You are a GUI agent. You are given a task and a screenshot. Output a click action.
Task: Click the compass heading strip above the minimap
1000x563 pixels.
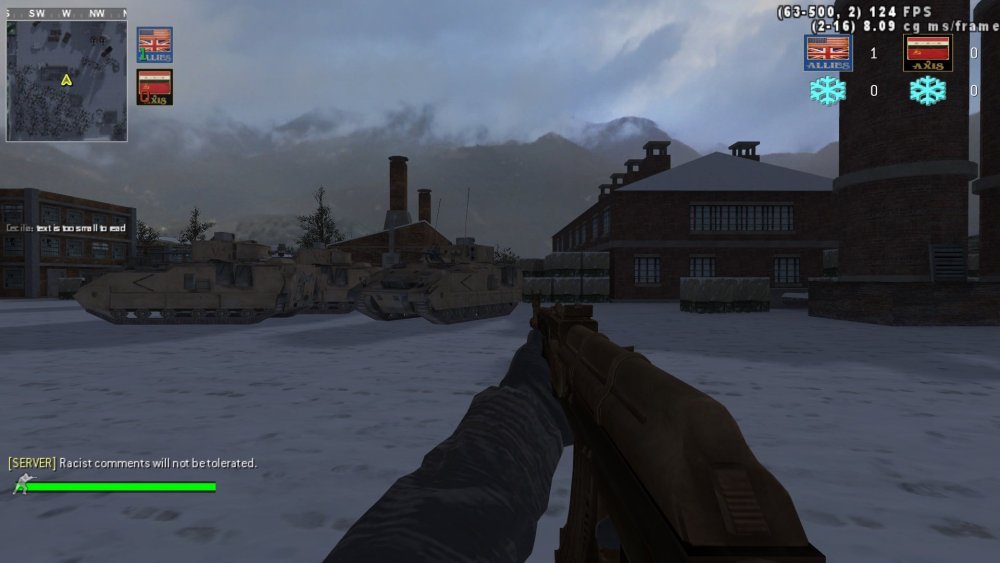66,14
